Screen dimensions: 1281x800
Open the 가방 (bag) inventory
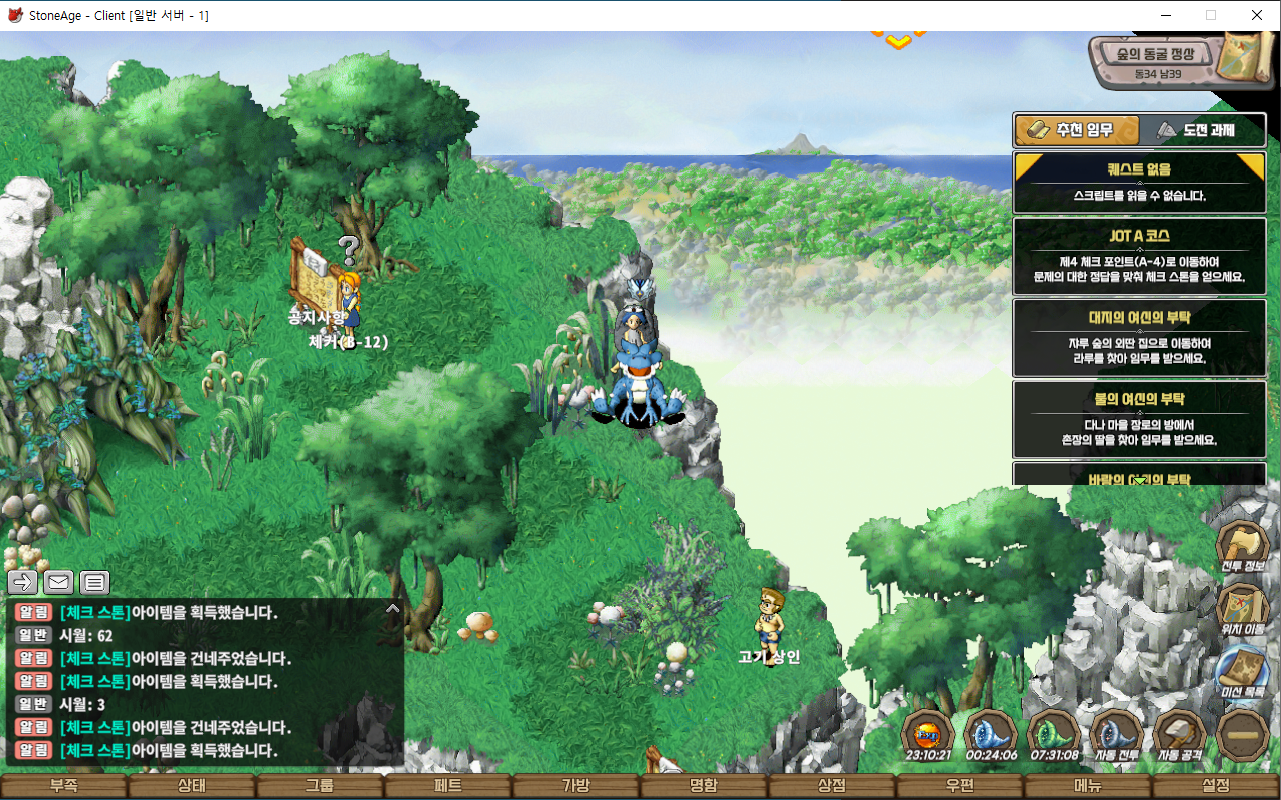(x=576, y=786)
